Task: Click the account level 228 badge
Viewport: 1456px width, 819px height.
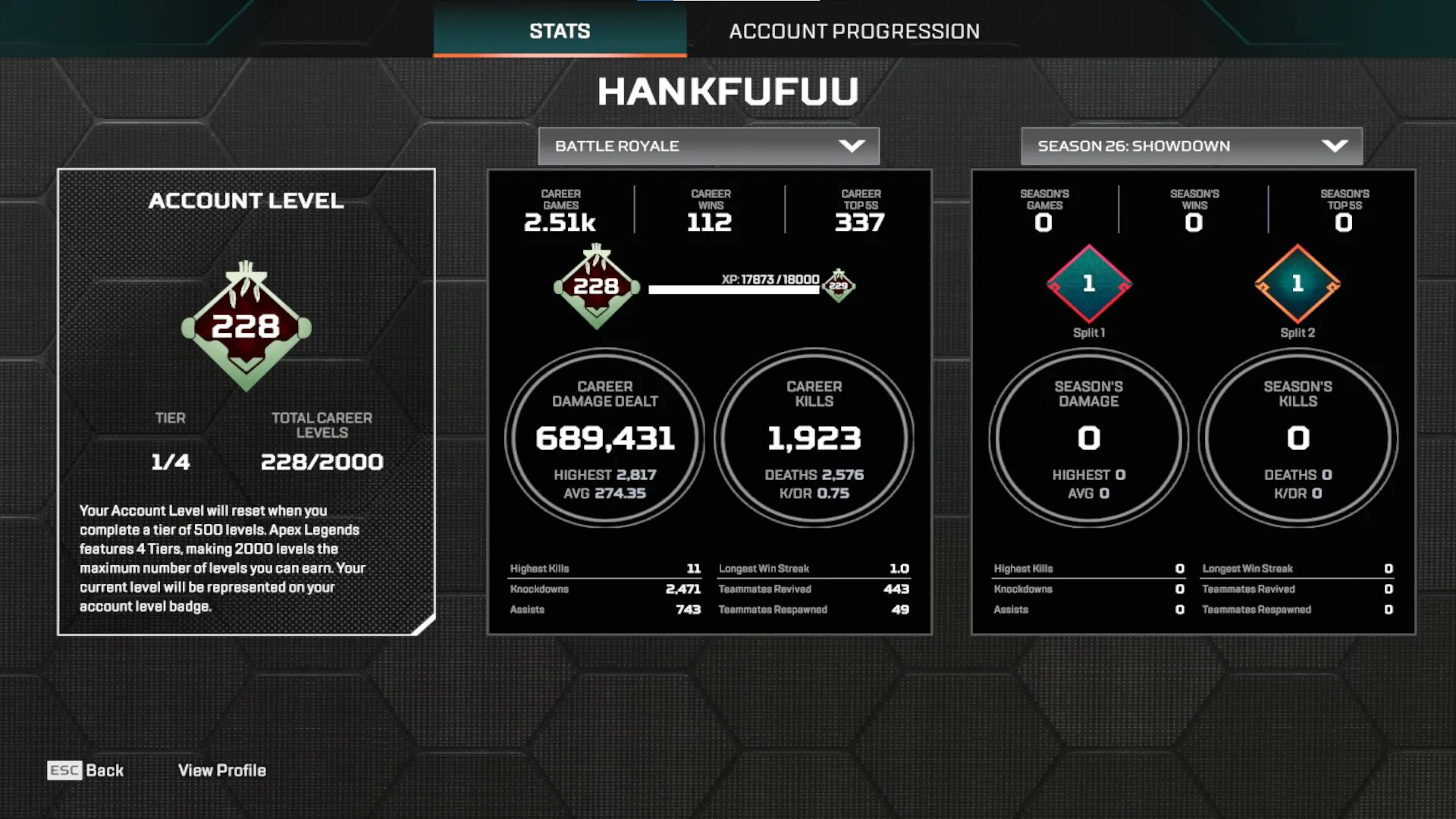Action: 246,328
